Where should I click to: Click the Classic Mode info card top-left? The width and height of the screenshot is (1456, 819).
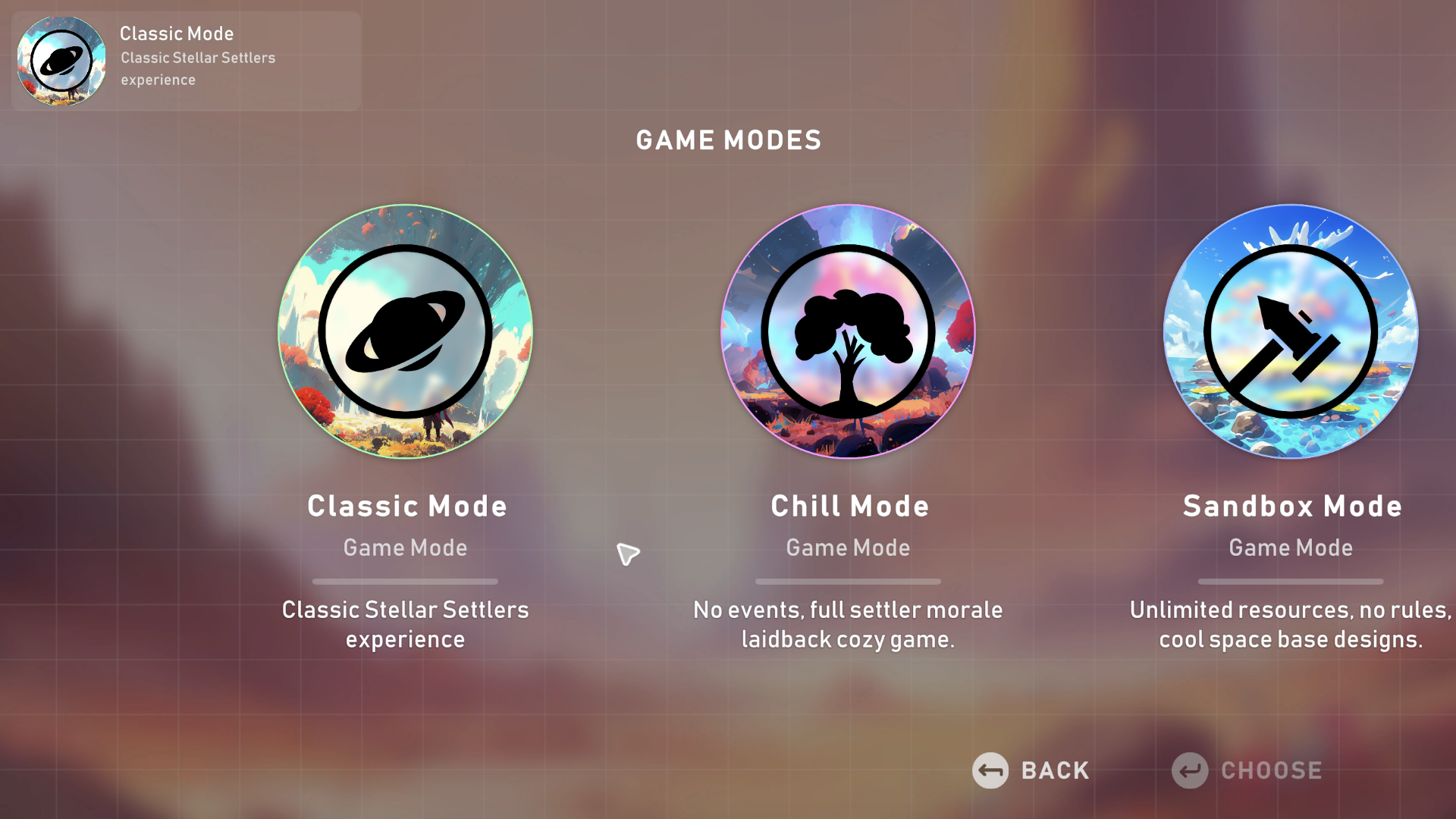[x=186, y=61]
